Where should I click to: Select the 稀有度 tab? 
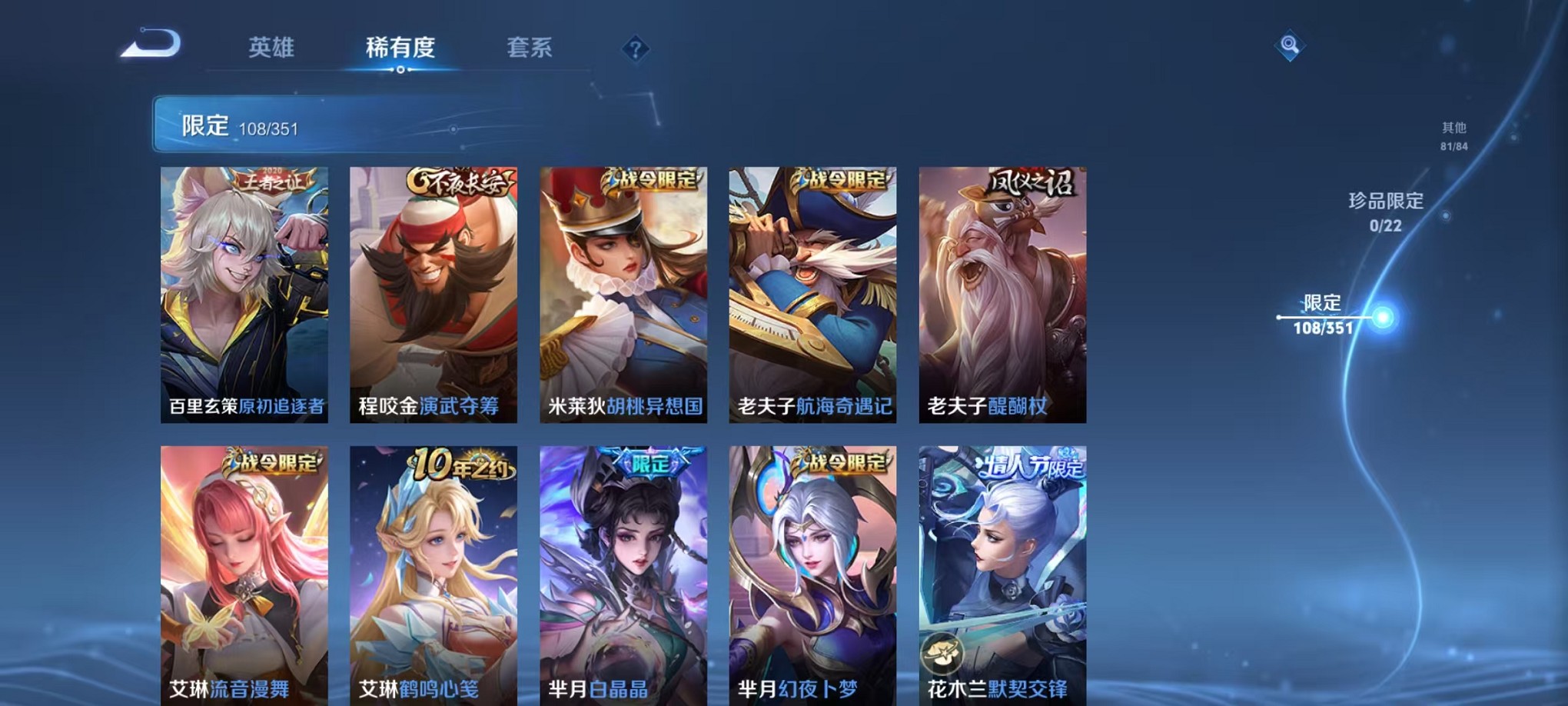click(400, 48)
